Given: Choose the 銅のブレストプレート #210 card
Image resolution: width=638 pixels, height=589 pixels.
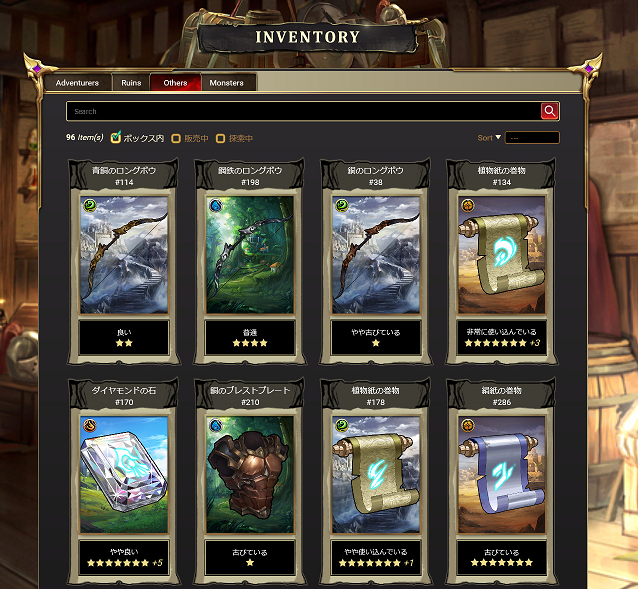Looking at the screenshot, I should pyautogui.click(x=250, y=476).
